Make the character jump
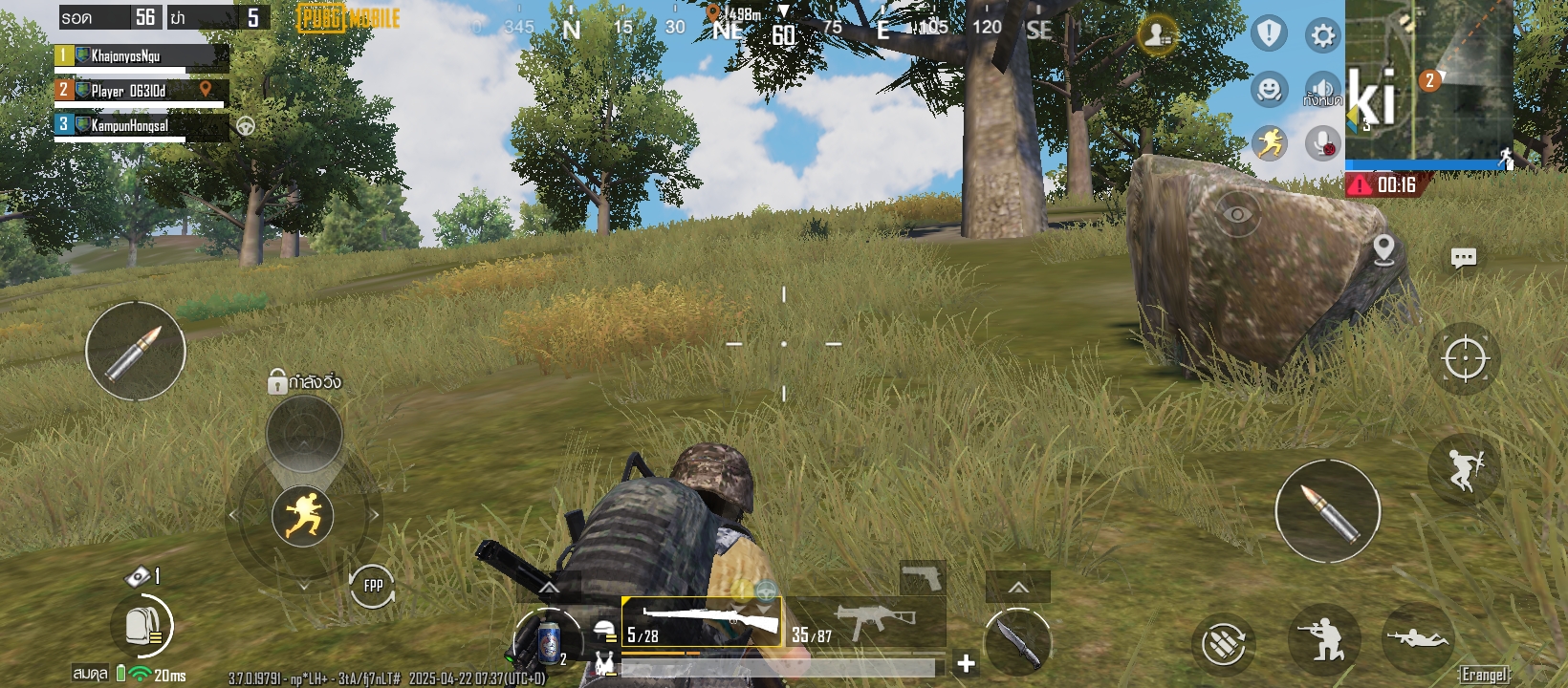 pos(1463,468)
